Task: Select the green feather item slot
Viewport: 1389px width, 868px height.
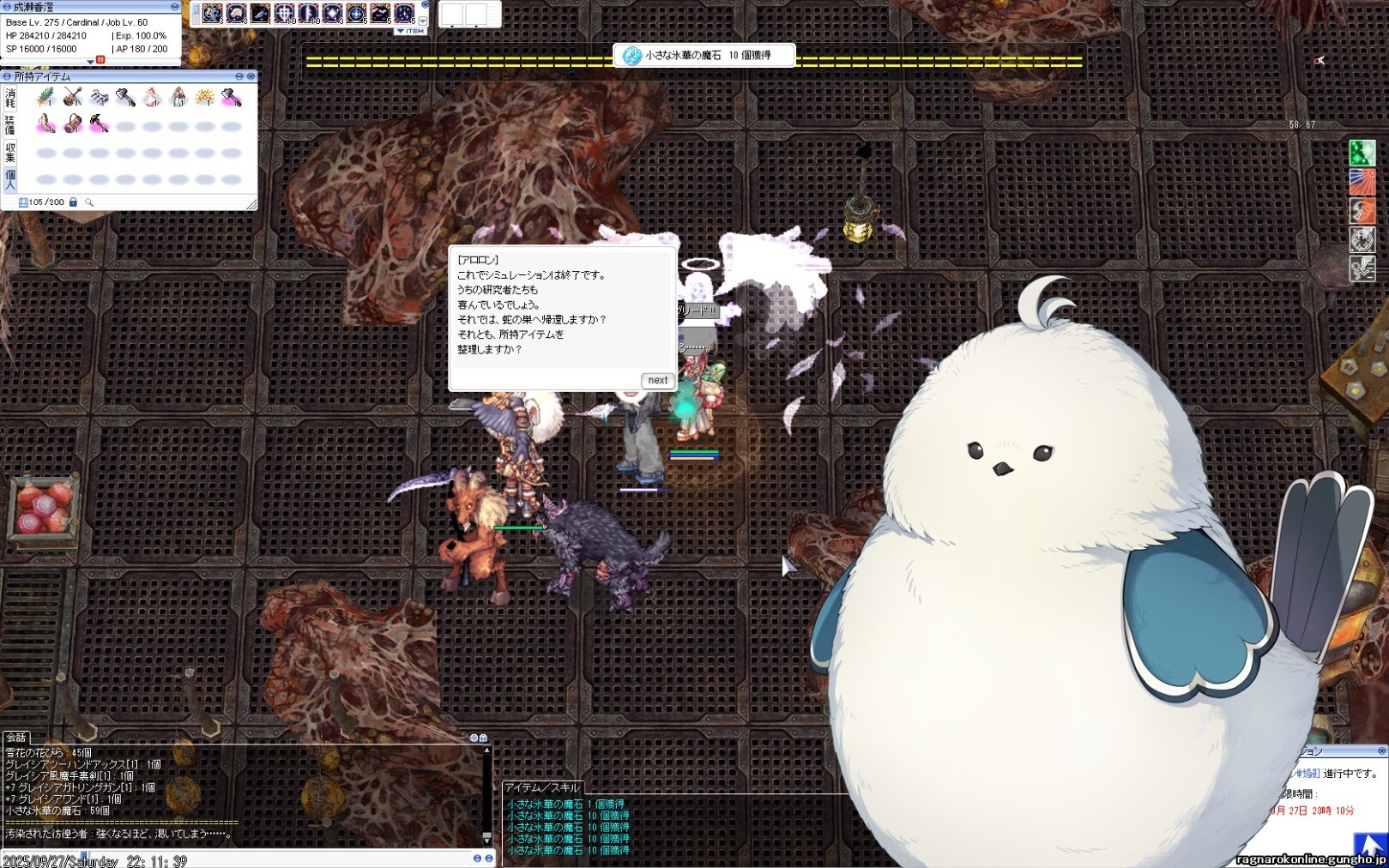Action: (x=45, y=98)
